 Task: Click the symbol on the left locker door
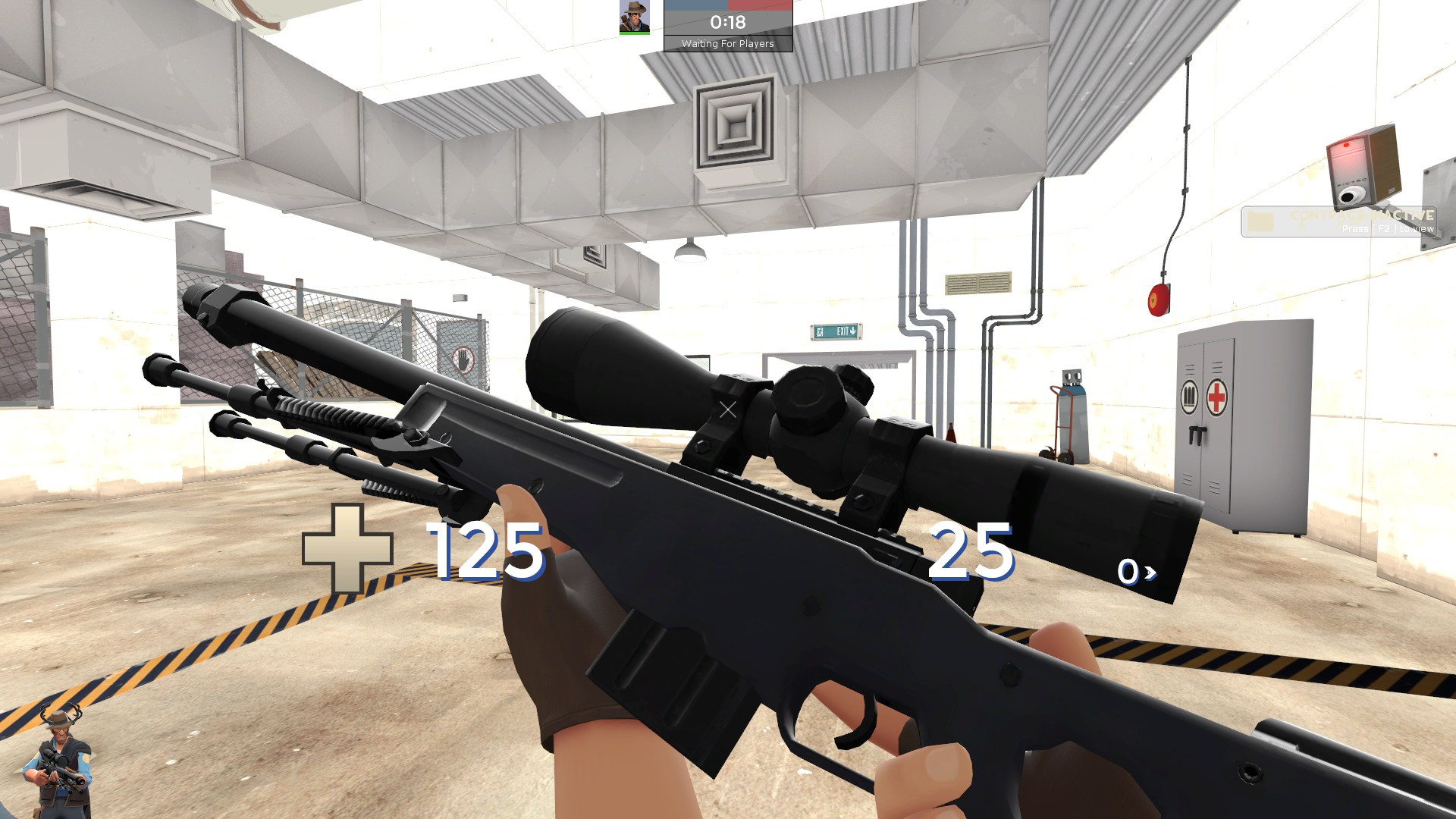pyautogui.click(x=1188, y=396)
